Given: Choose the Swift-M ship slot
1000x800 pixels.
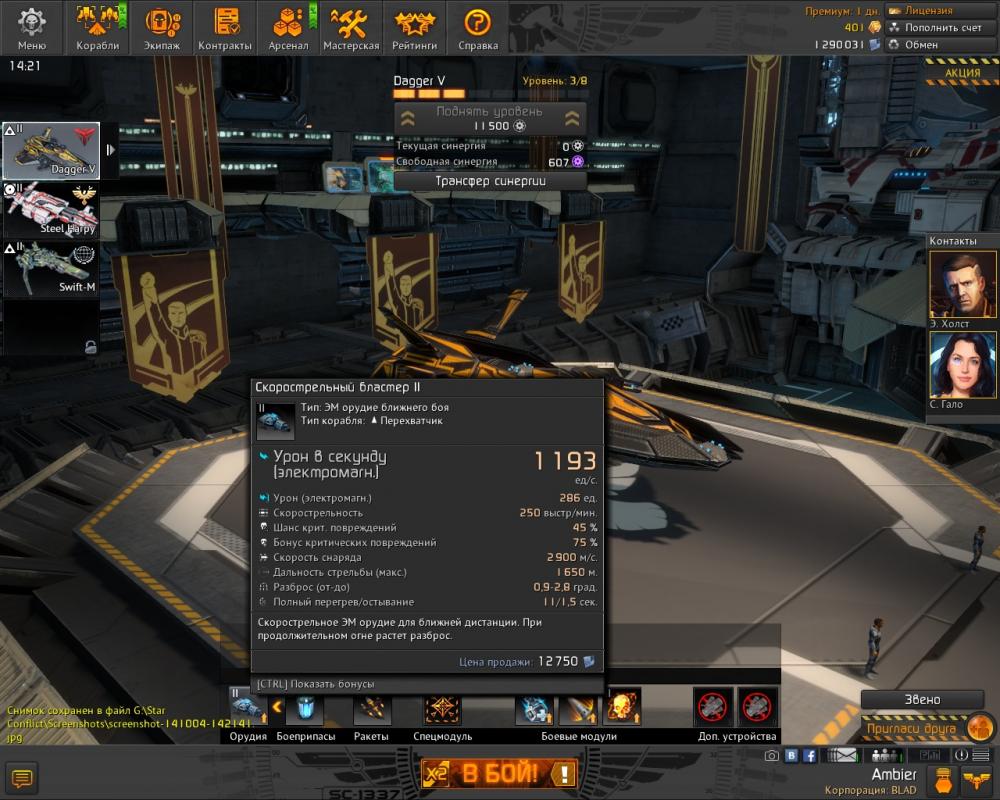Looking at the screenshot, I should 51,269.
